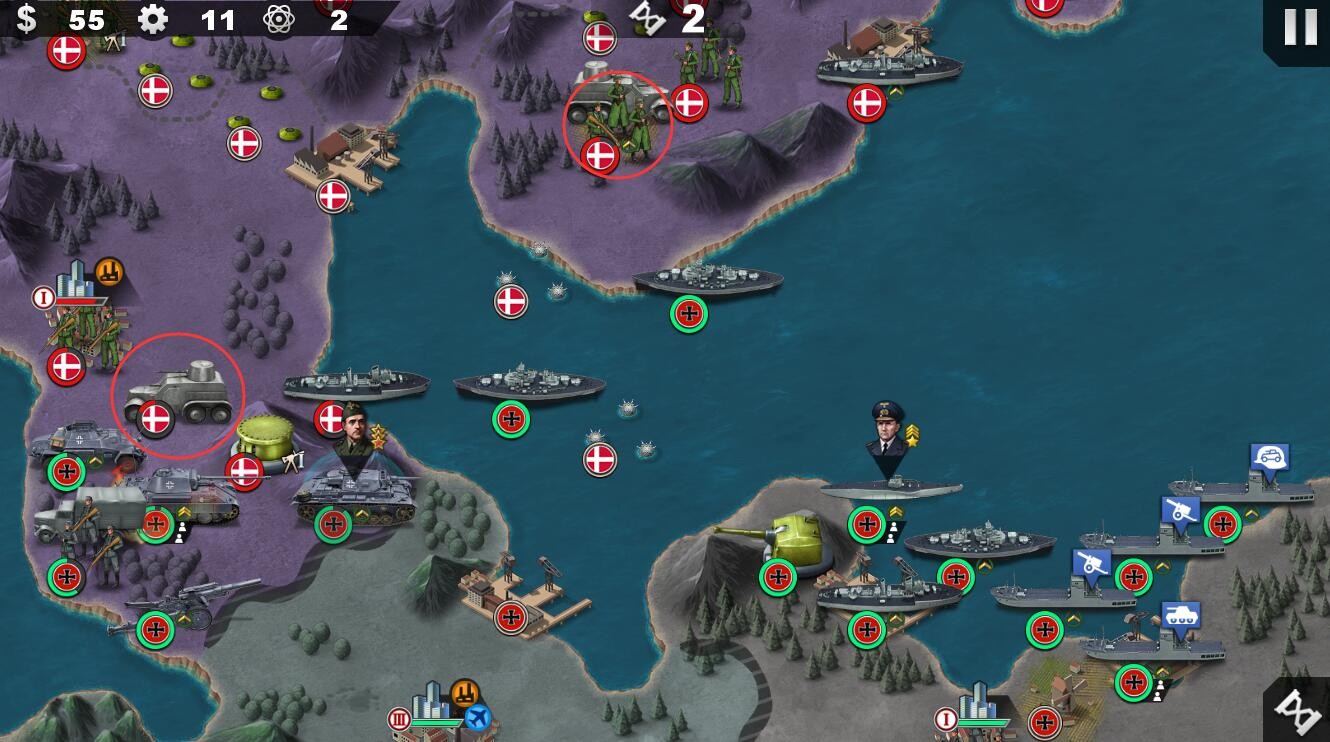Target the red-circled Danish infantry squad

tap(618, 124)
